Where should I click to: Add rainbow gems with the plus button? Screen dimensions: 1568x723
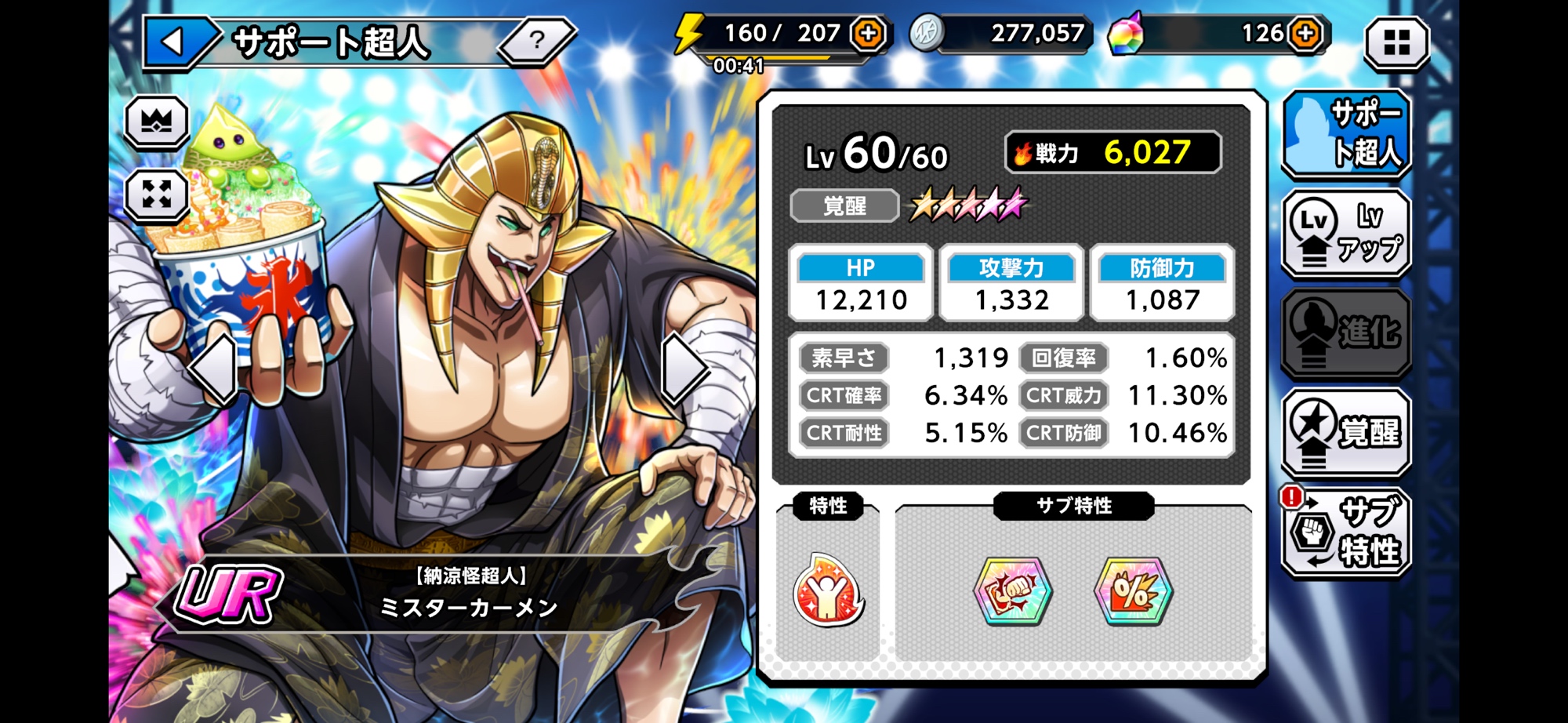(x=1305, y=33)
